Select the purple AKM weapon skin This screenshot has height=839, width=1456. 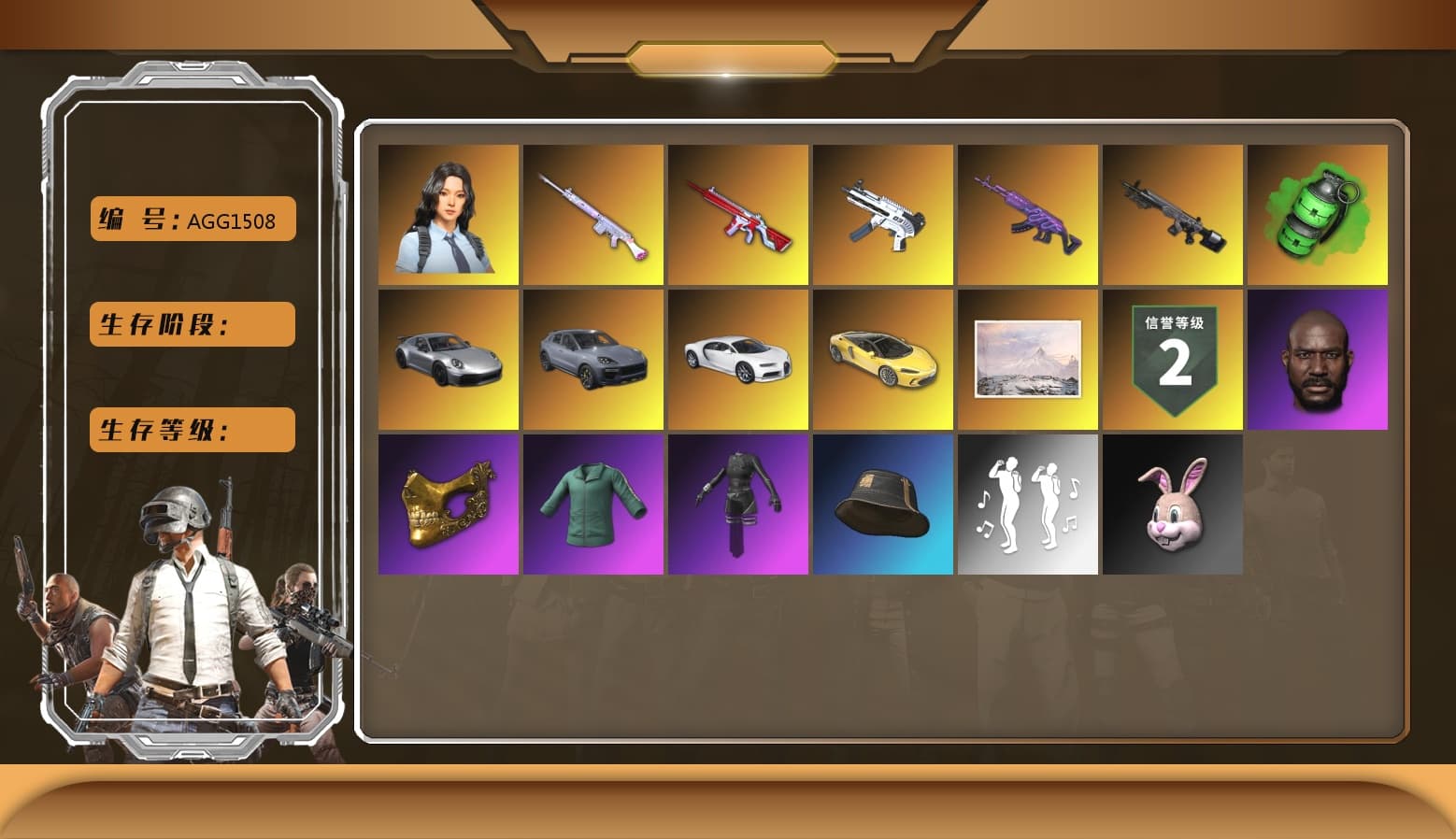[1028, 215]
